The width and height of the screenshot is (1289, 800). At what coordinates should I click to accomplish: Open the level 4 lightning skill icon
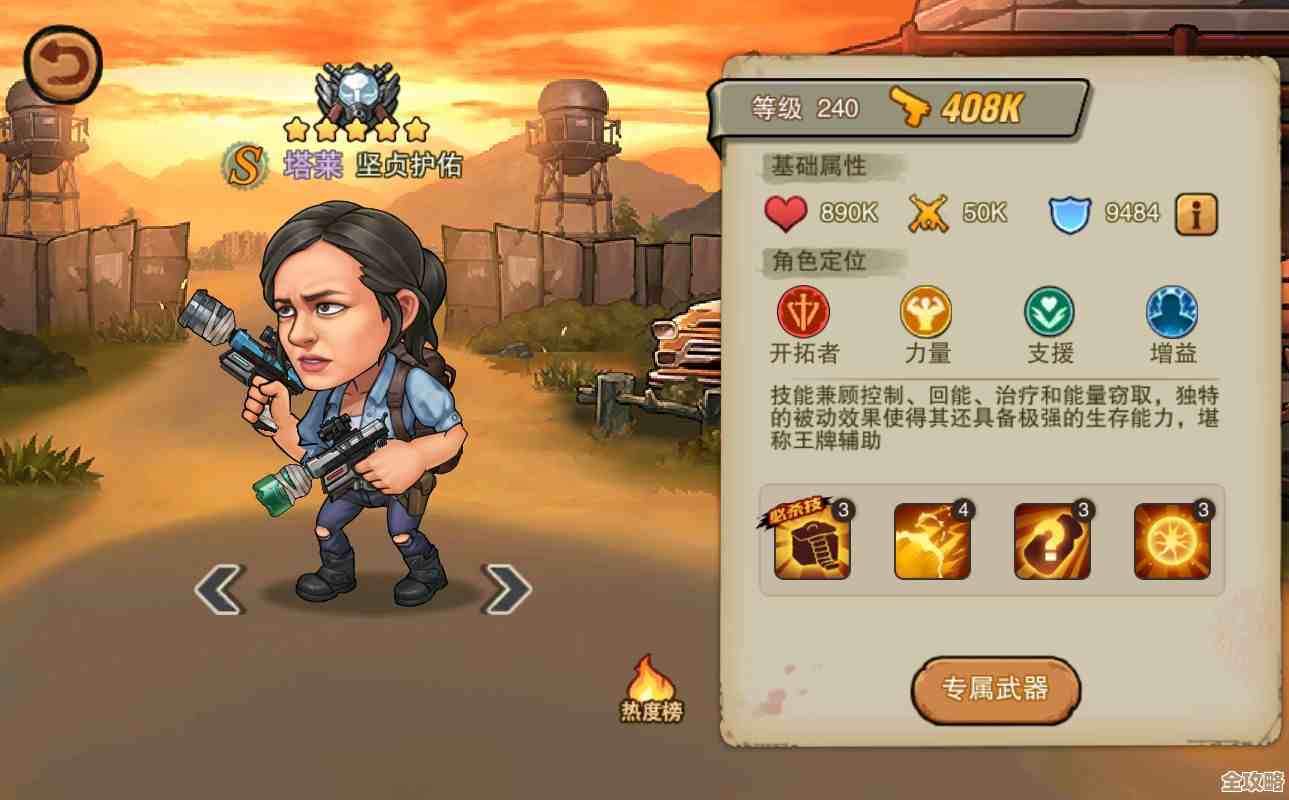point(933,540)
